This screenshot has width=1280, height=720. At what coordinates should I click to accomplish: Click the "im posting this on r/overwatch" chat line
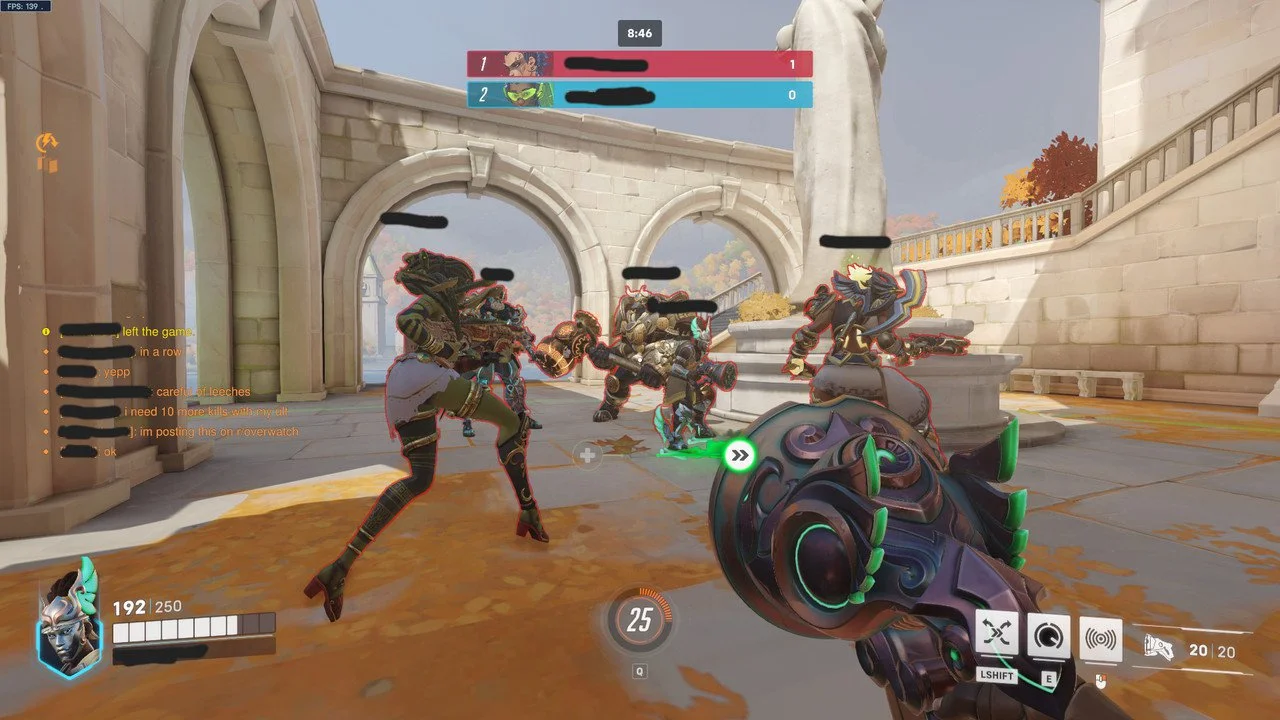point(218,431)
